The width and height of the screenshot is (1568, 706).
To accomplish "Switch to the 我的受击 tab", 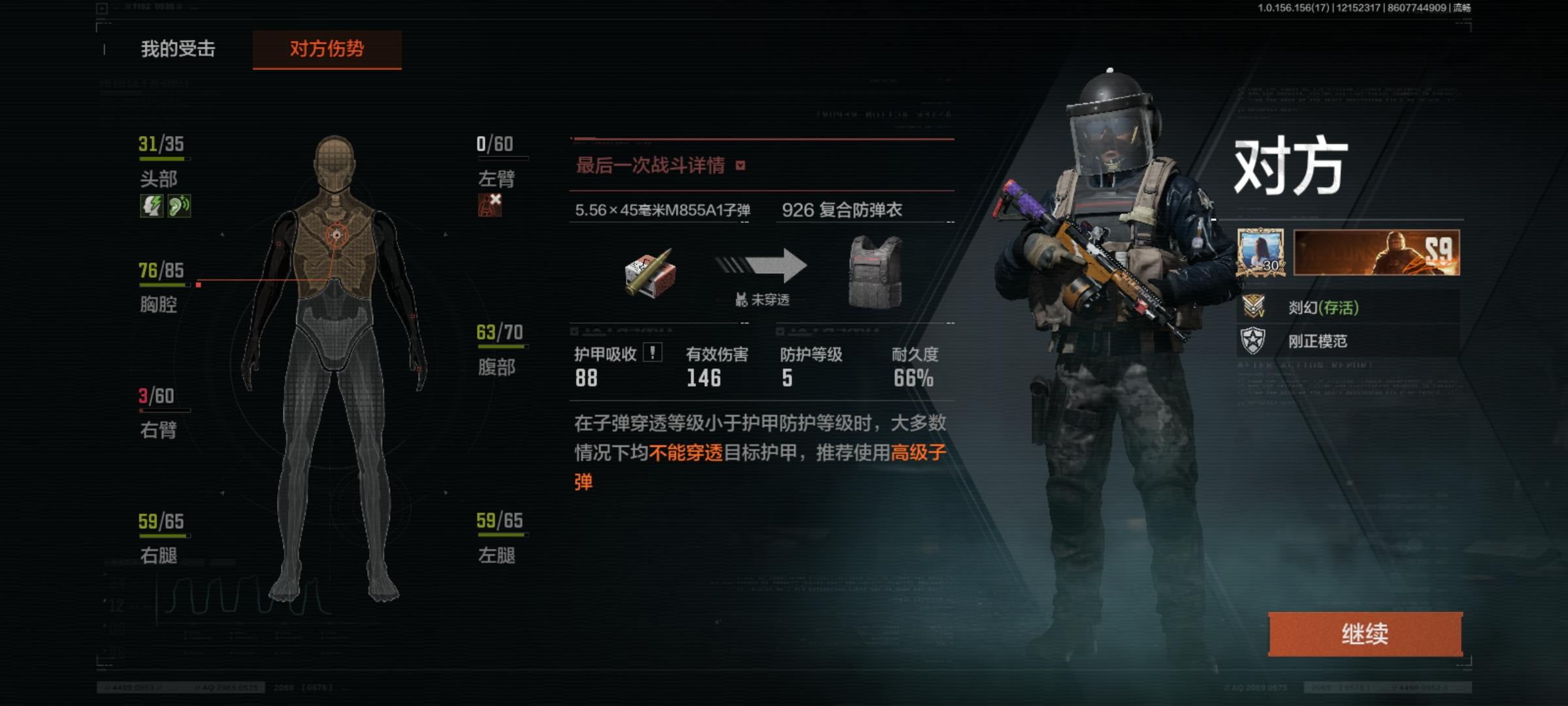I will point(178,48).
